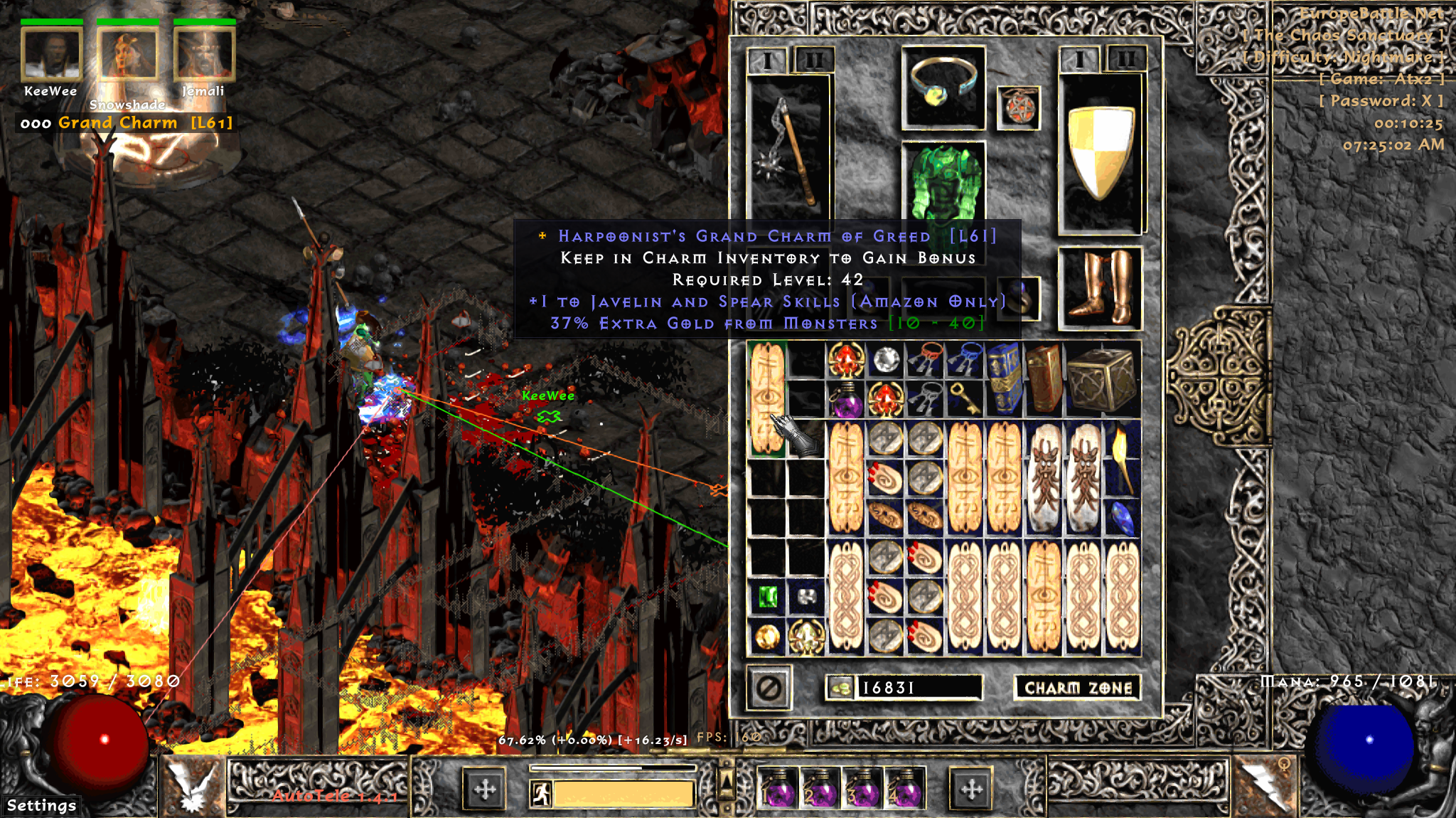The image size is (1456, 818).
Task: Select the equipped boots
Action: (1100, 287)
